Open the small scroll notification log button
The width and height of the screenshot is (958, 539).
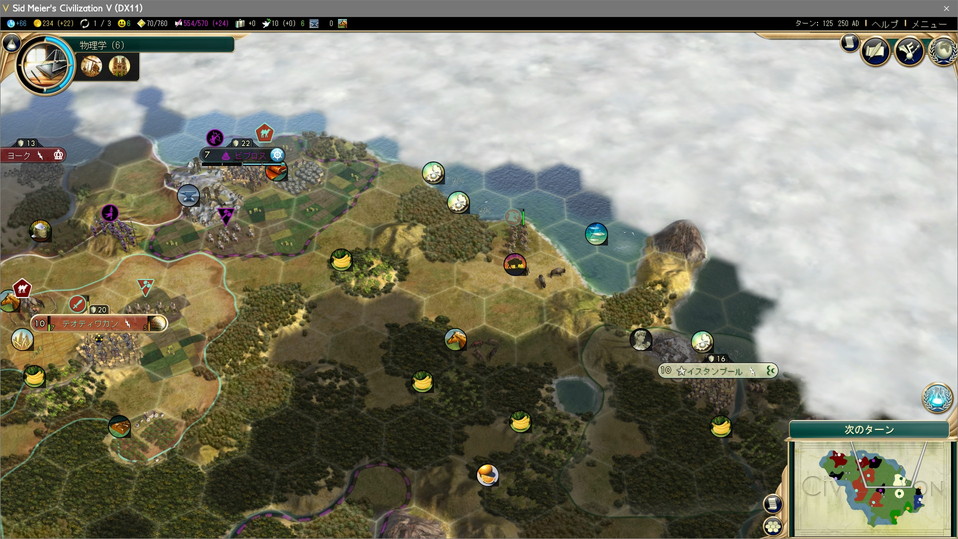coord(849,43)
